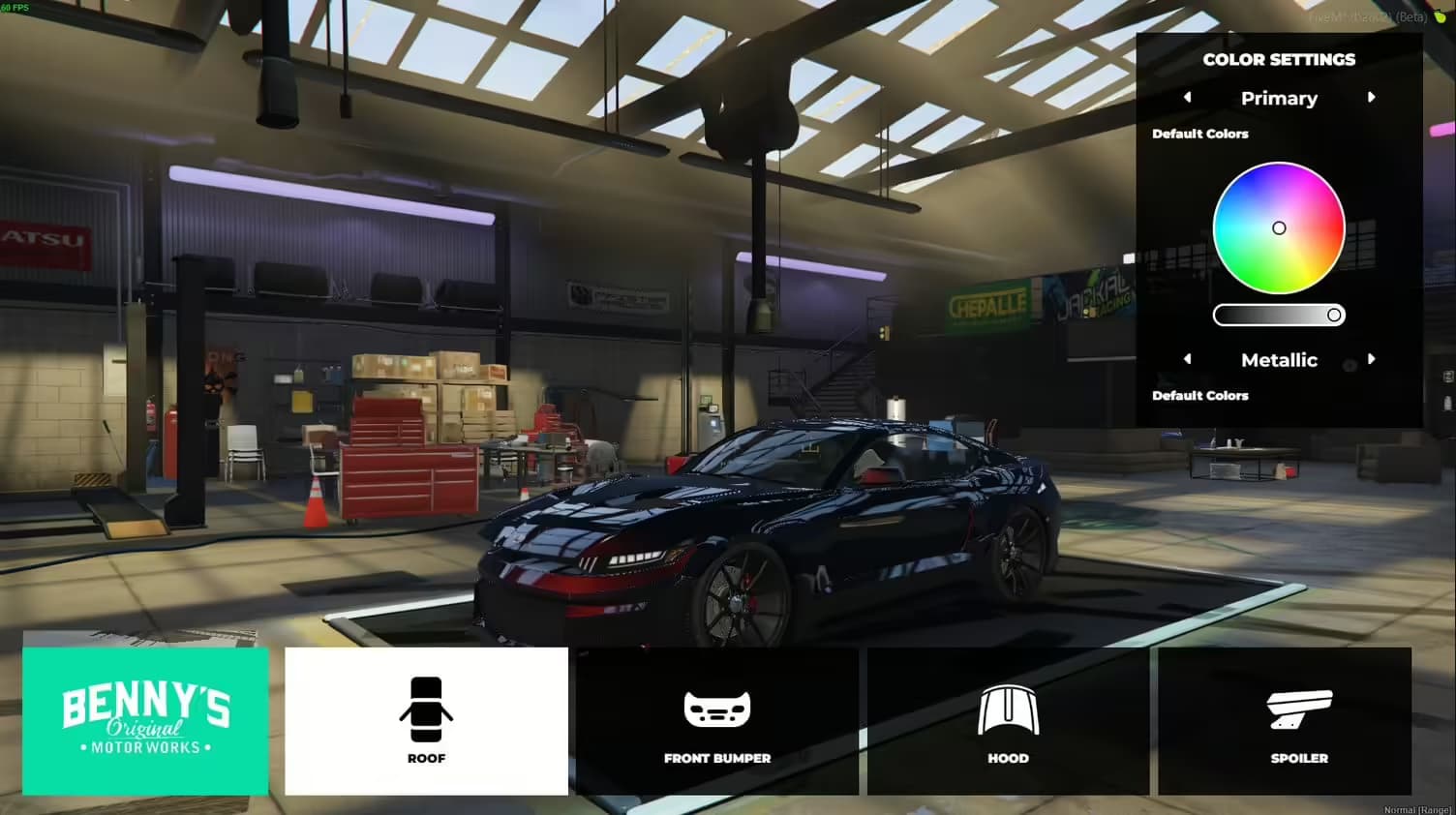
Task: Click the right arrow beside Primary
Action: coord(1371,98)
